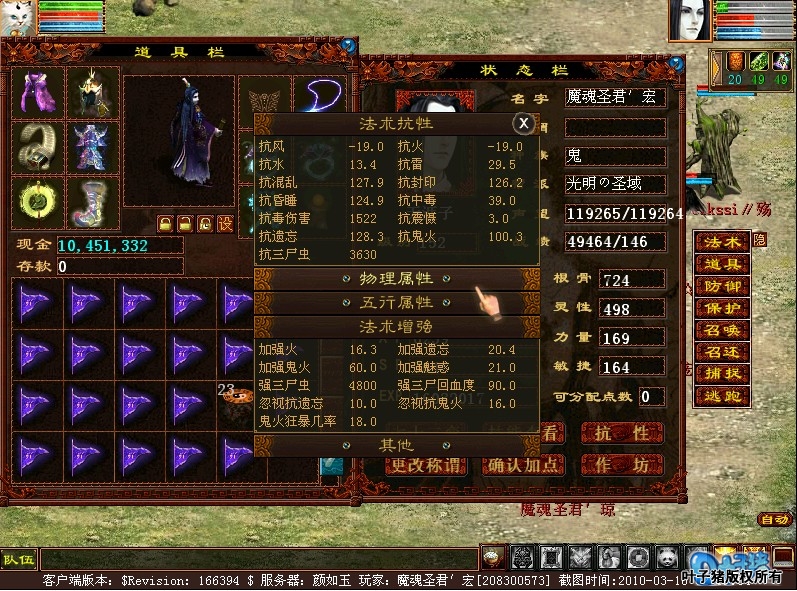Choose the 道具 battle command
Image resolution: width=797 pixels, height=591 pixels.
point(721,264)
